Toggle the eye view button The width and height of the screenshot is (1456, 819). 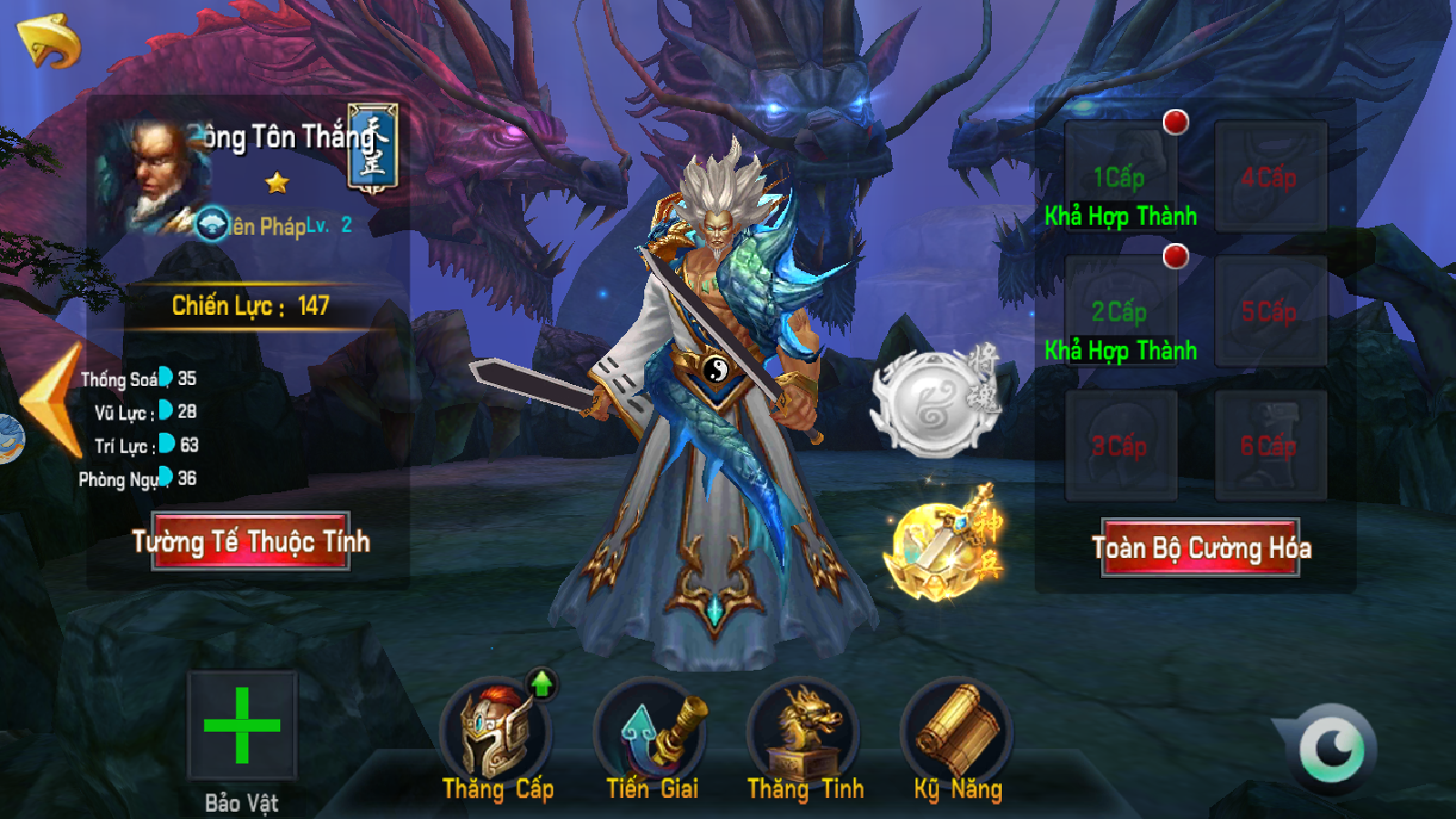pyautogui.click(x=1331, y=749)
